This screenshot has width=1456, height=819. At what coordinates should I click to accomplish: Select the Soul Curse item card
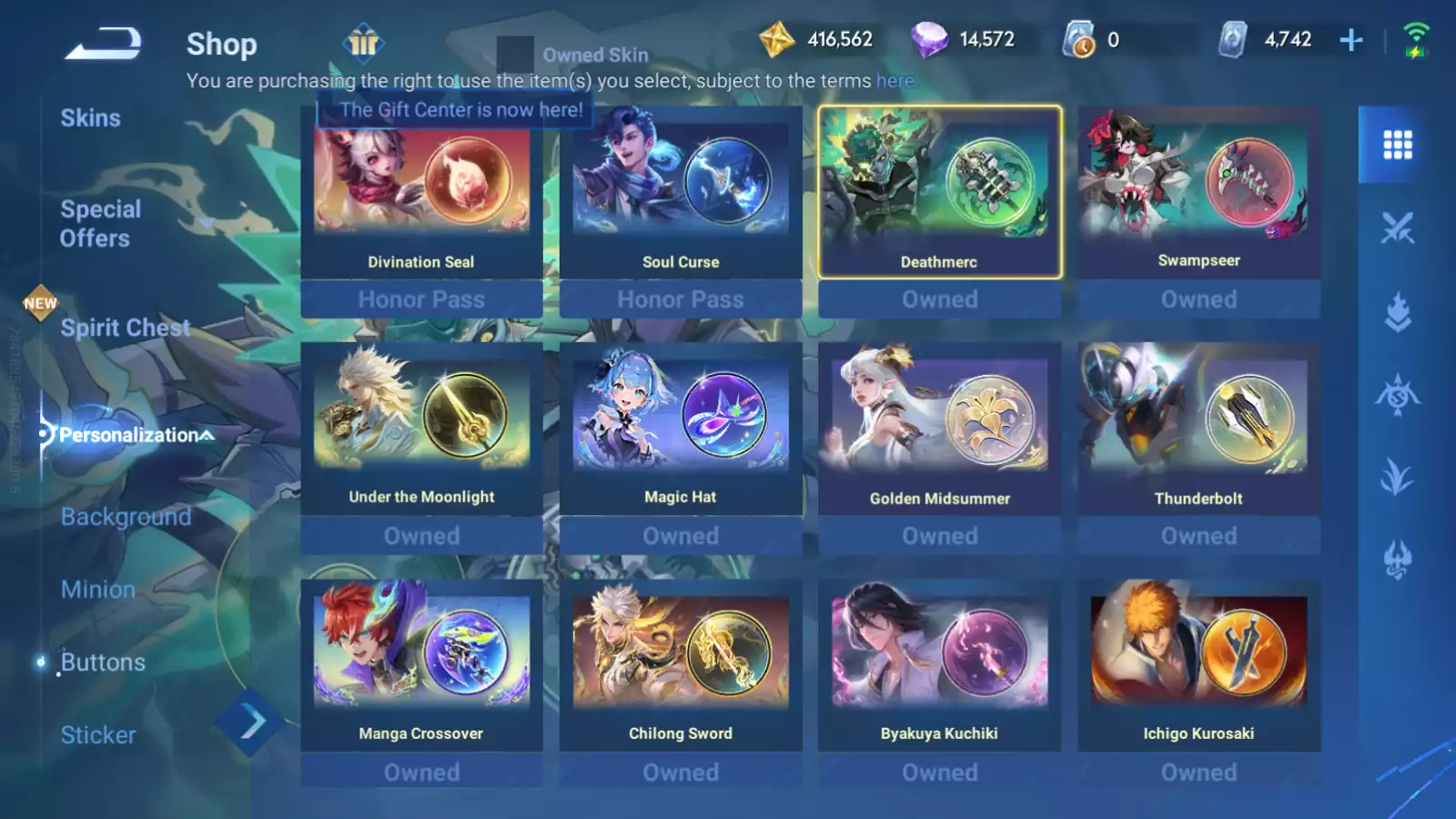[681, 193]
